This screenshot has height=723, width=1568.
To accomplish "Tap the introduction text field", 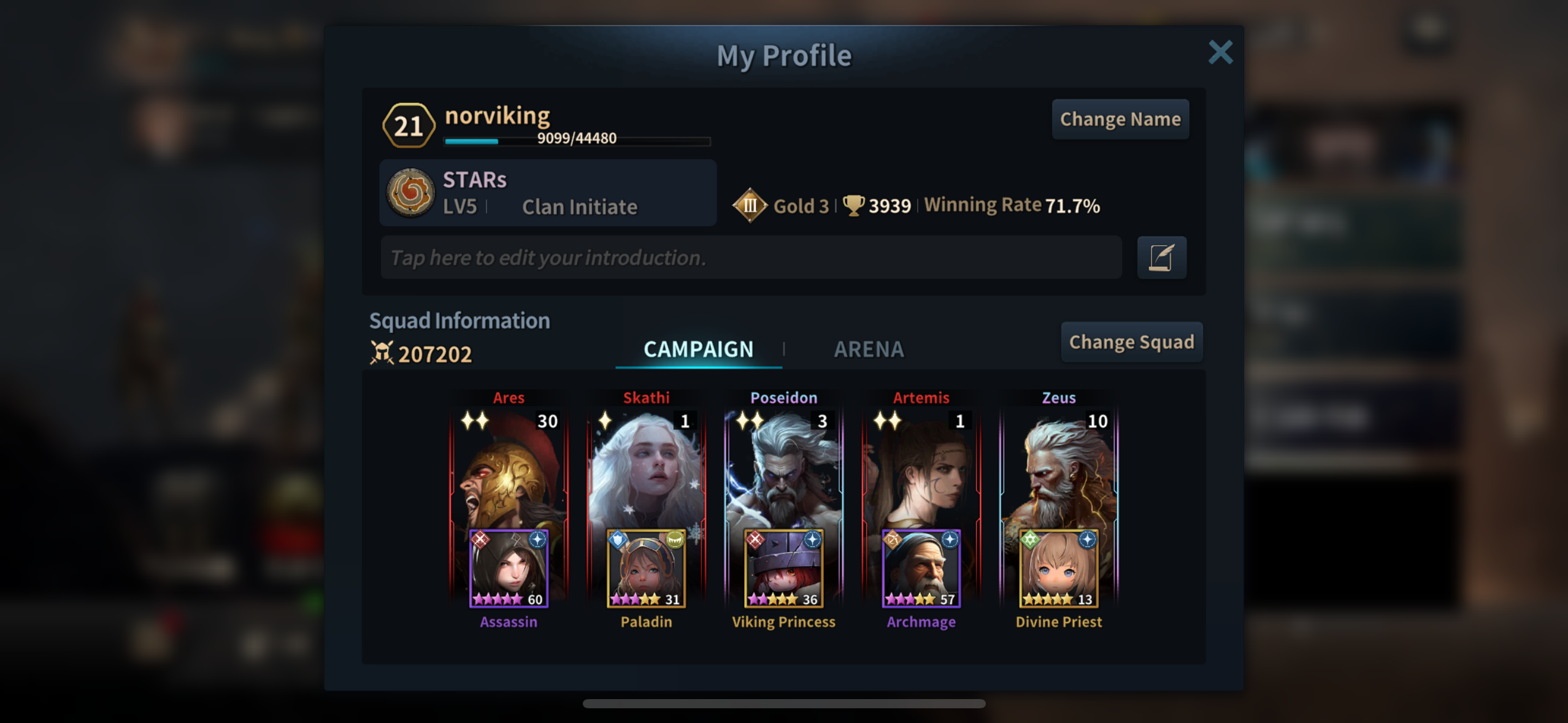I will [x=750, y=258].
